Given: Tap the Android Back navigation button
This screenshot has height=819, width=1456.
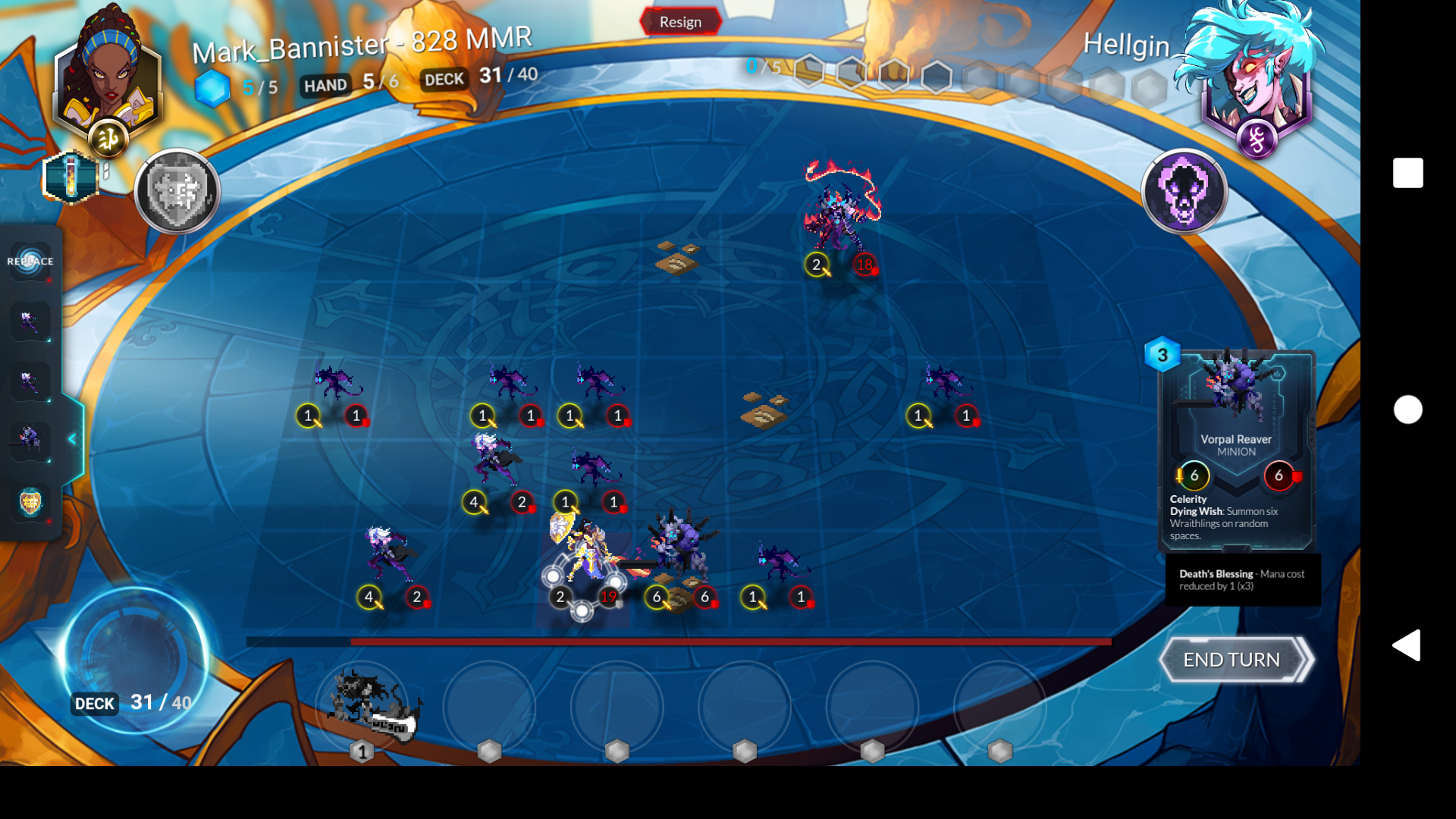Looking at the screenshot, I should (1407, 644).
